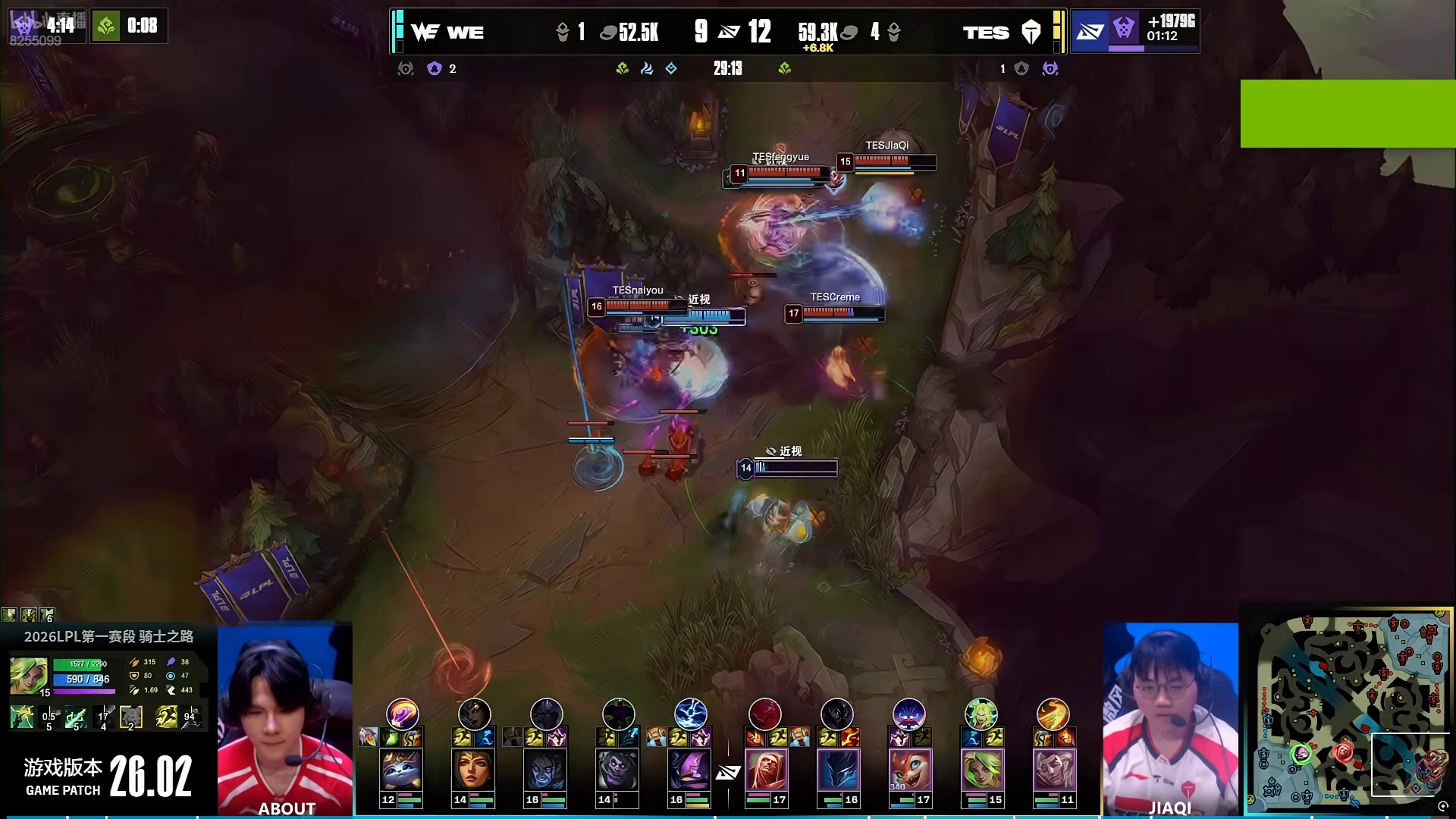Choose the dark blue Nocturne portrait
Screen dimensions: 1456x819
[x=838, y=770]
